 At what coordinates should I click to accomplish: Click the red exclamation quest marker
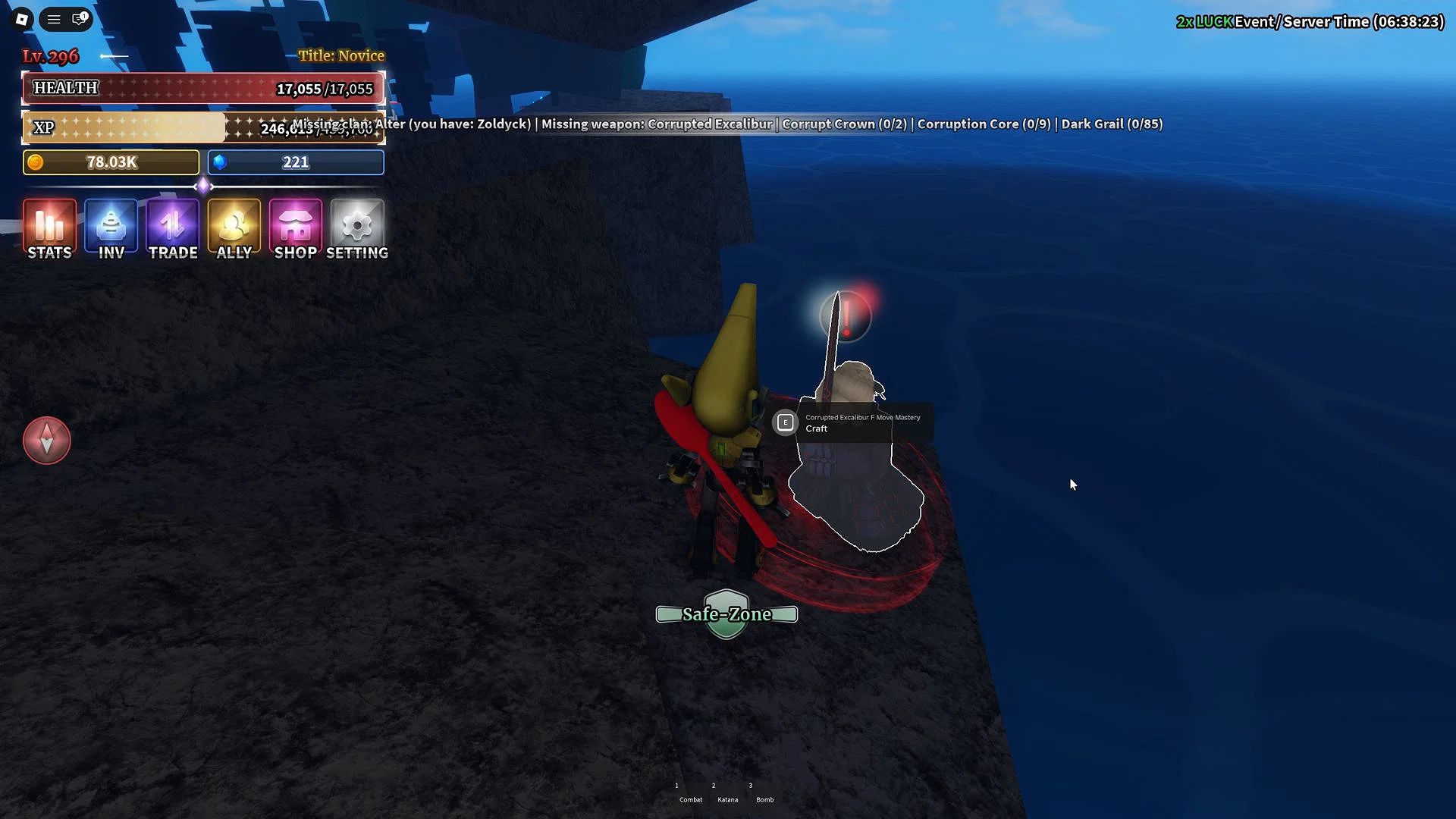tap(845, 317)
